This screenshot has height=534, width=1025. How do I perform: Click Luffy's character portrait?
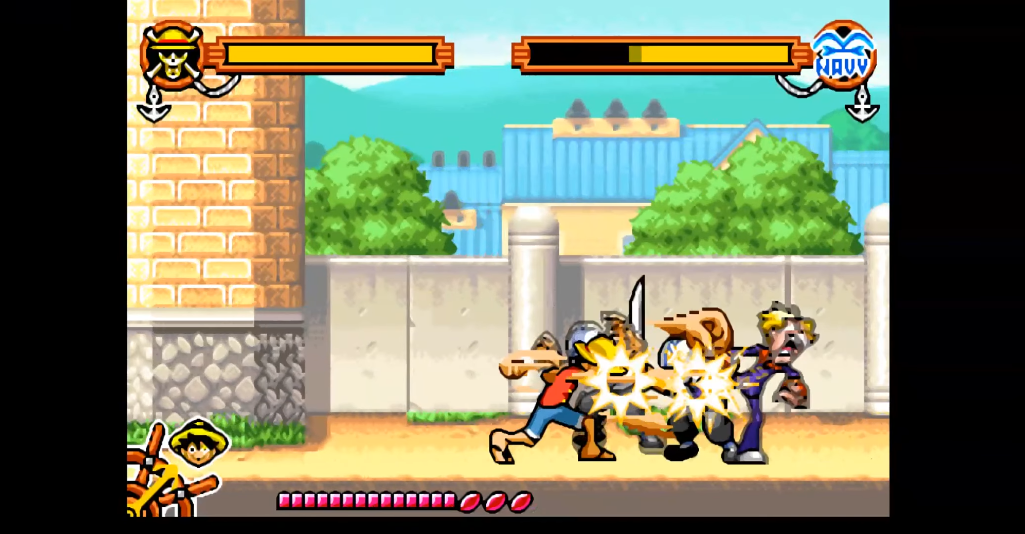198,443
